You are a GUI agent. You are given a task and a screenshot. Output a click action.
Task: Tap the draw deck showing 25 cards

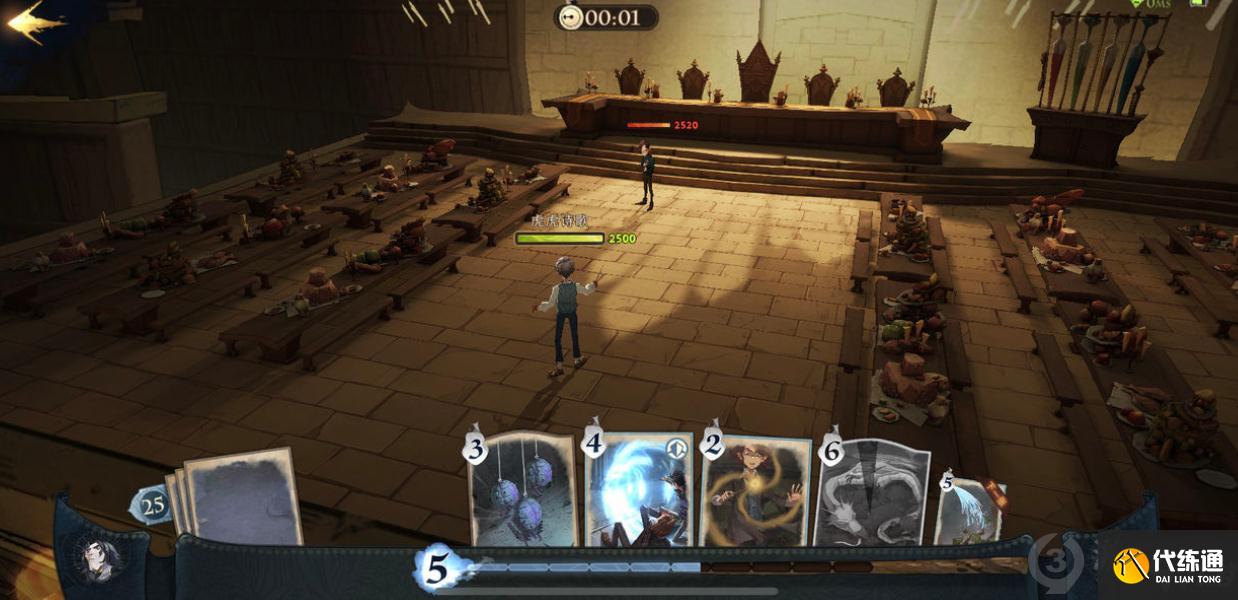click(237, 497)
